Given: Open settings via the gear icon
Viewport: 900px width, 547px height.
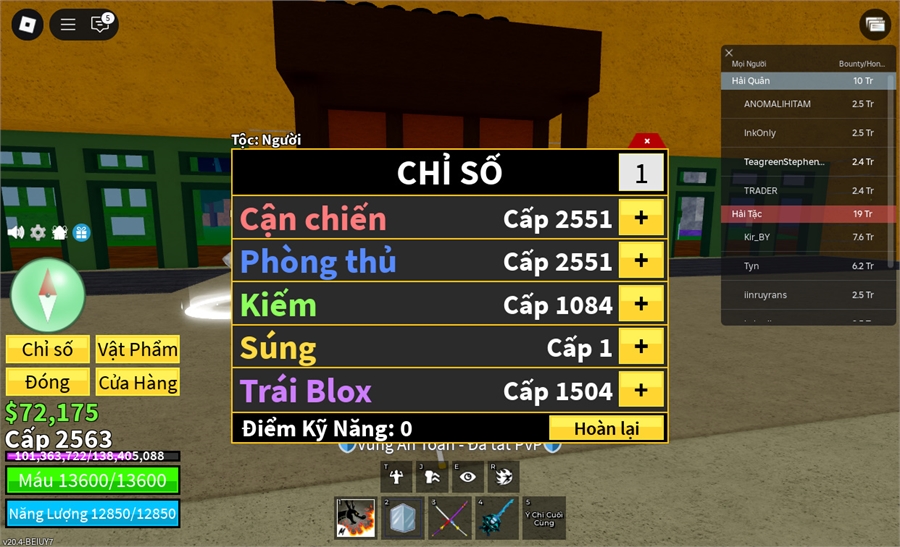Looking at the screenshot, I should (x=38, y=232).
